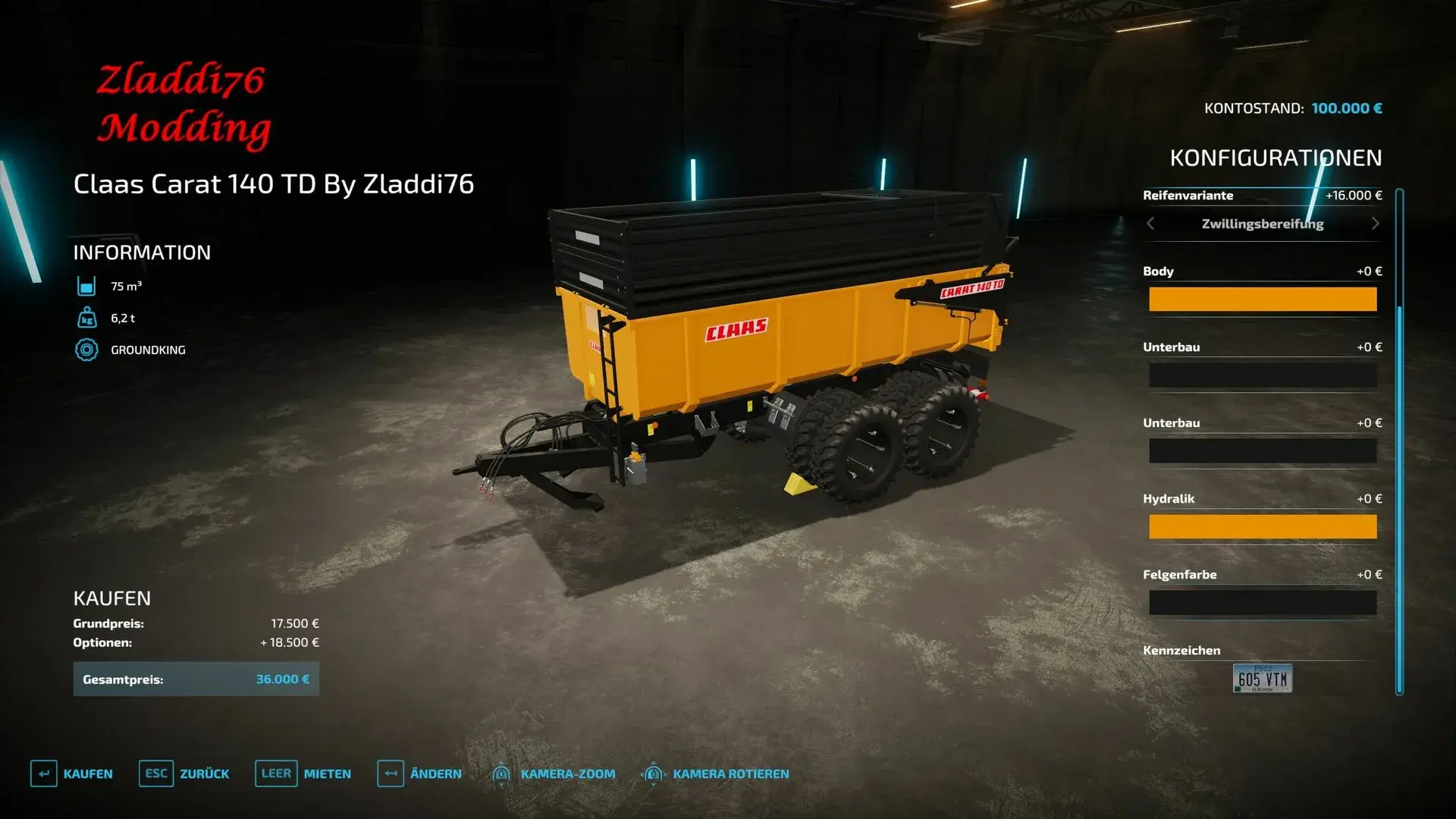Click the Kamera Rotieren camera icon
Screen dimensions: 1456x819
(x=652, y=773)
